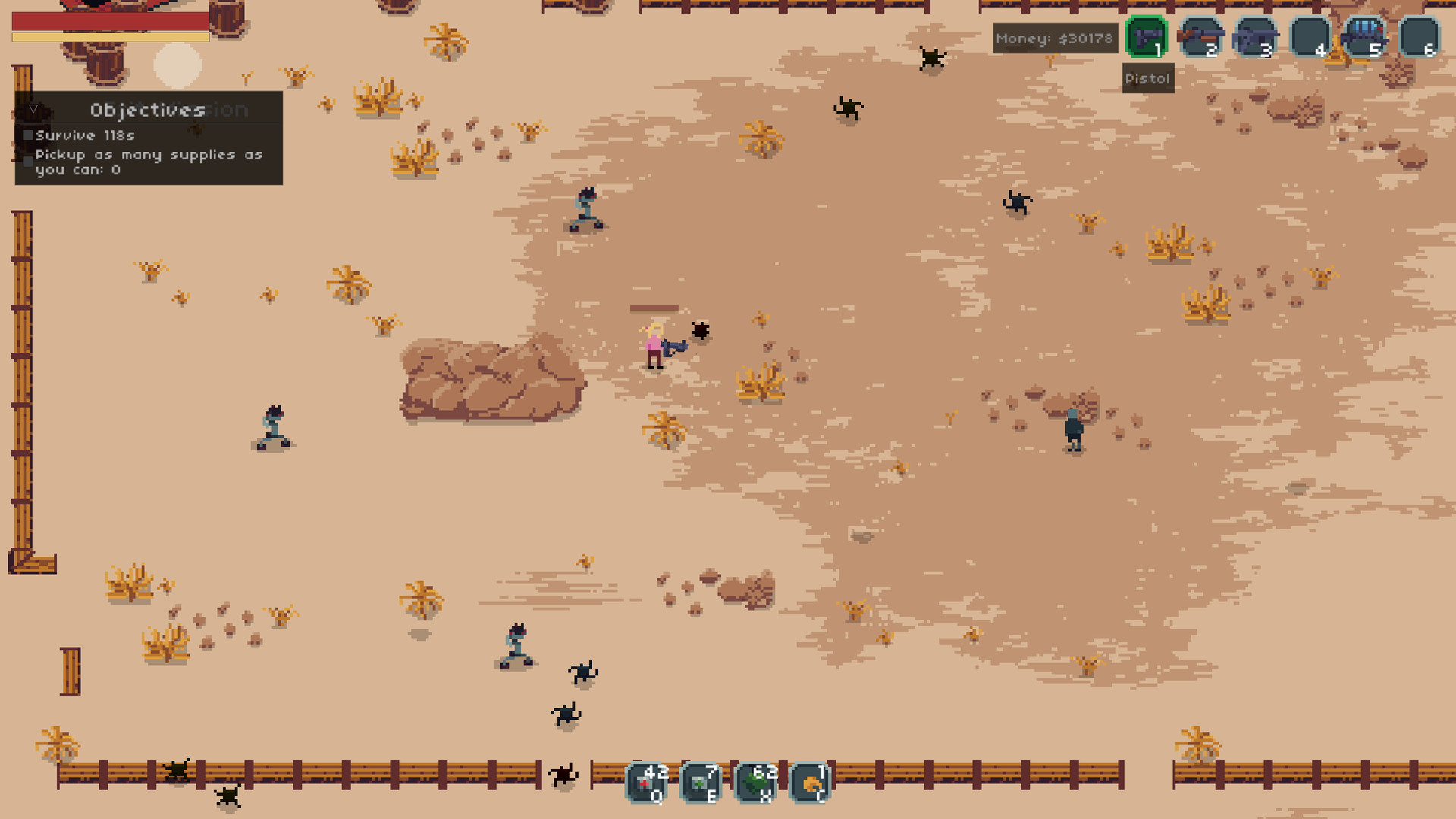Click the Survive 118s objective text
This screenshot has width=1456, height=819.
(x=86, y=135)
